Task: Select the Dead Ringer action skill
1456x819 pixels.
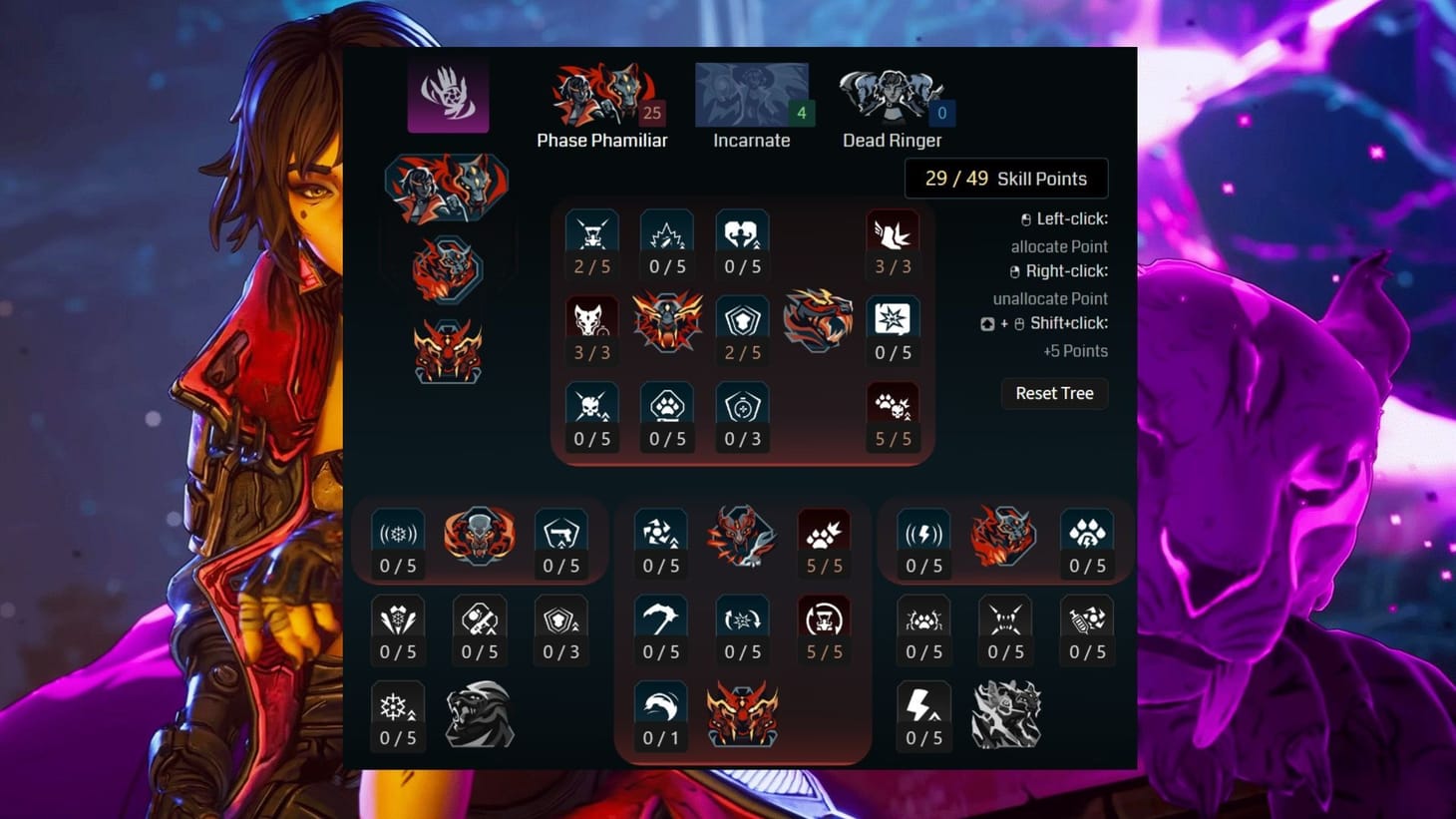Action: click(x=892, y=95)
